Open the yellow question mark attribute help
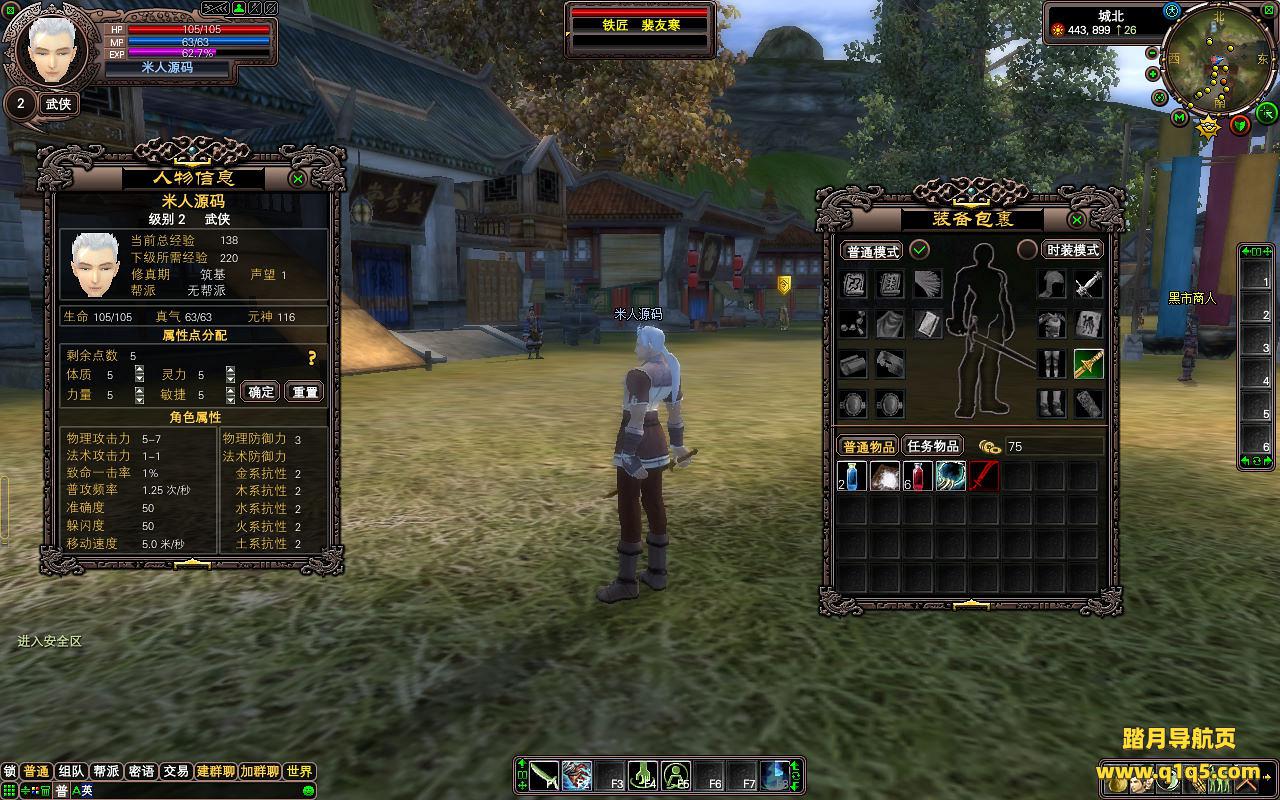Viewport: 1280px width, 800px height. point(312,358)
